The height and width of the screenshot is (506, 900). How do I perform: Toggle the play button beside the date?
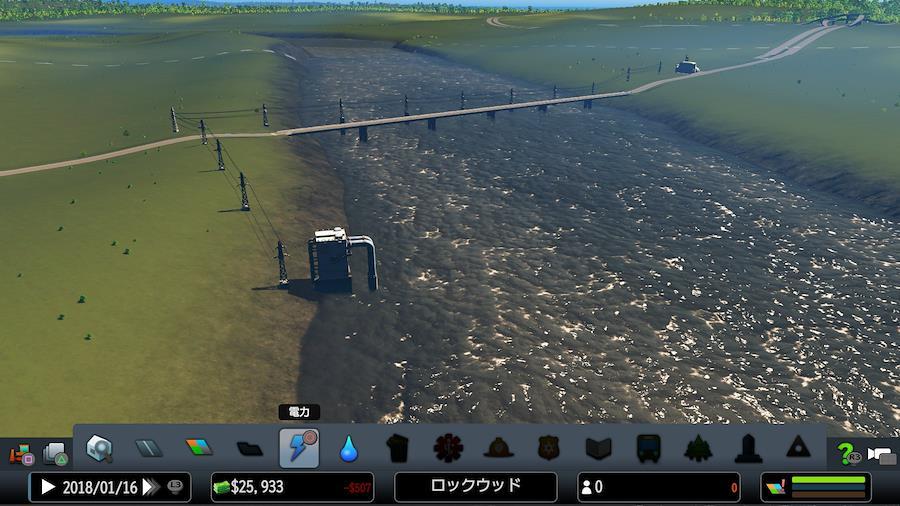pos(47,487)
